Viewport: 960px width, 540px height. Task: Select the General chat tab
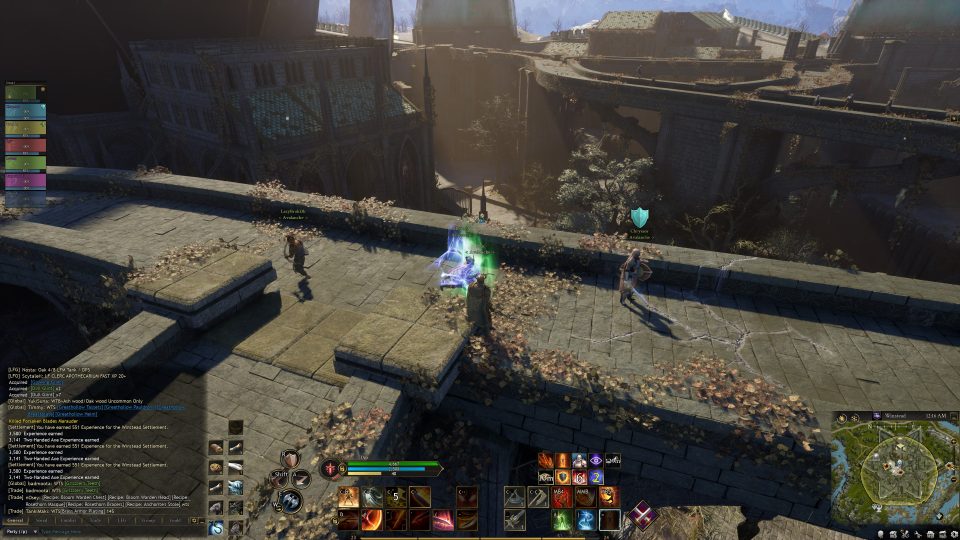click(x=16, y=520)
